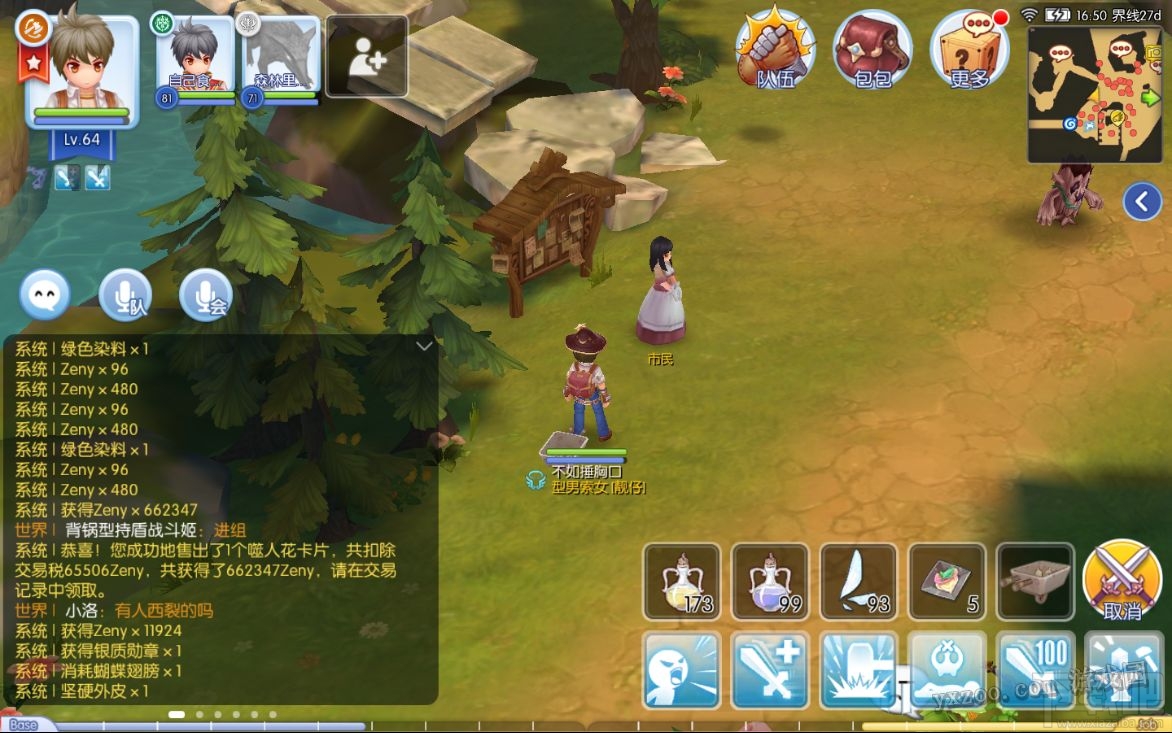This screenshot has height=733, width=1172.
Task: Activate the shouting face skill
Action: tap(682, 669)
